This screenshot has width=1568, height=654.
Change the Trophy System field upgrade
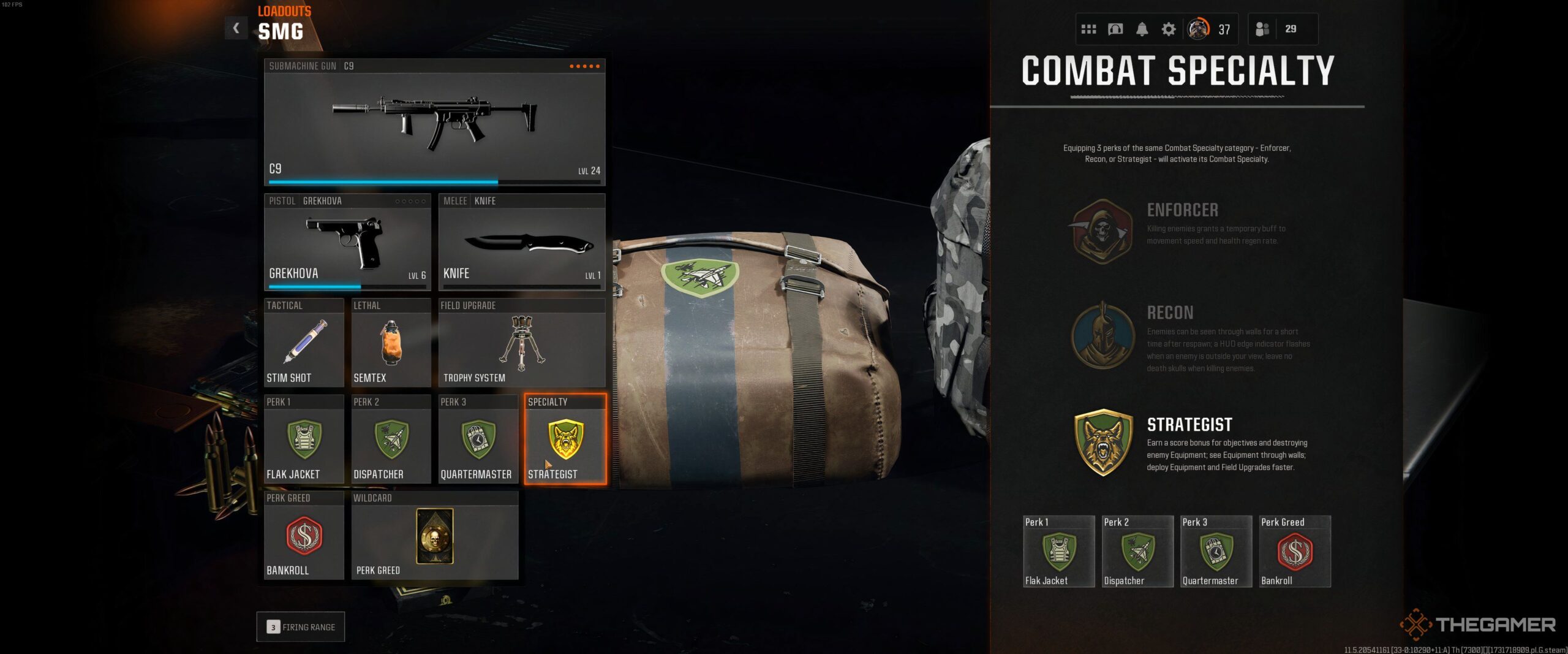[522, 343]
